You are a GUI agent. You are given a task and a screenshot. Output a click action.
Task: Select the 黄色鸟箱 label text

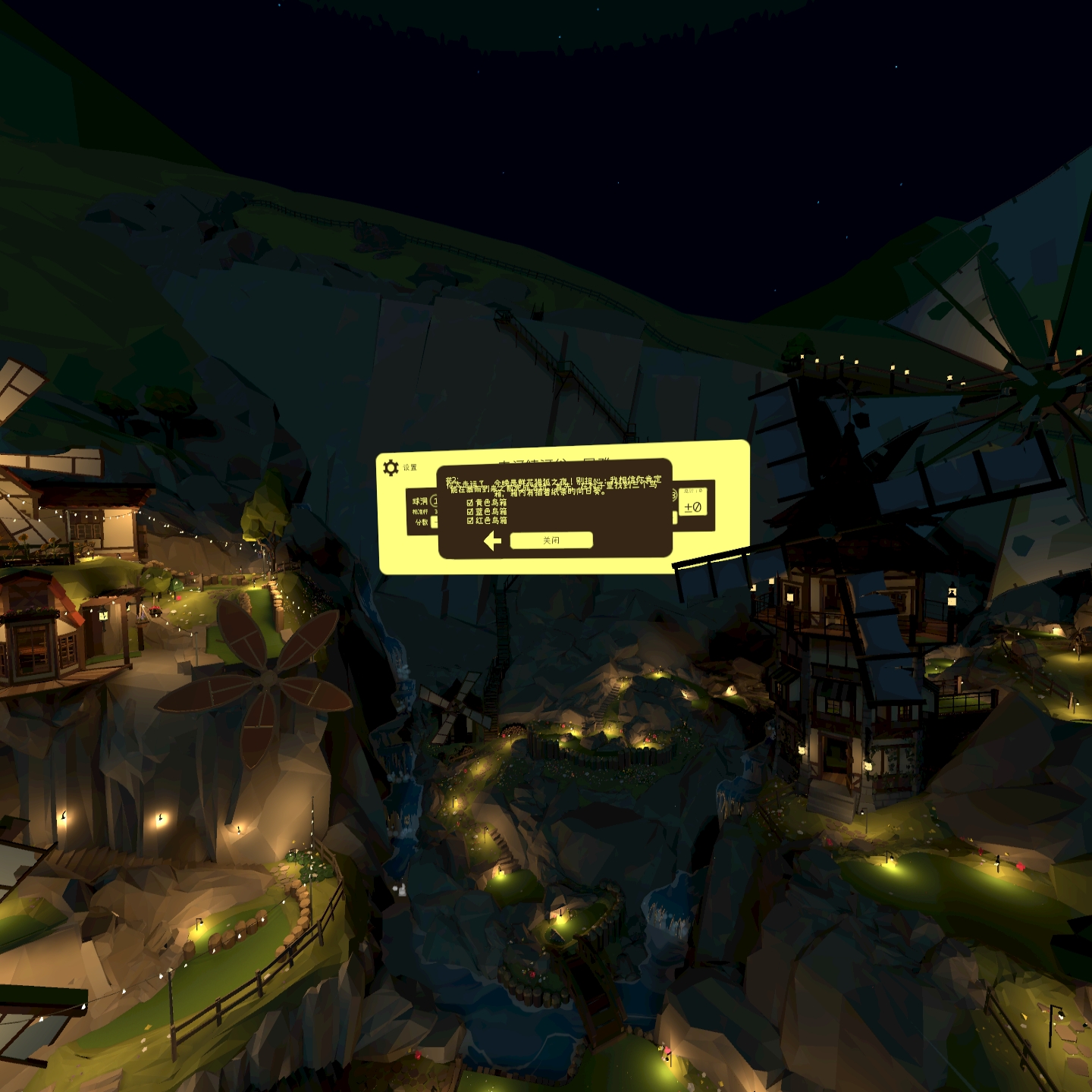(x=491, y=501)
